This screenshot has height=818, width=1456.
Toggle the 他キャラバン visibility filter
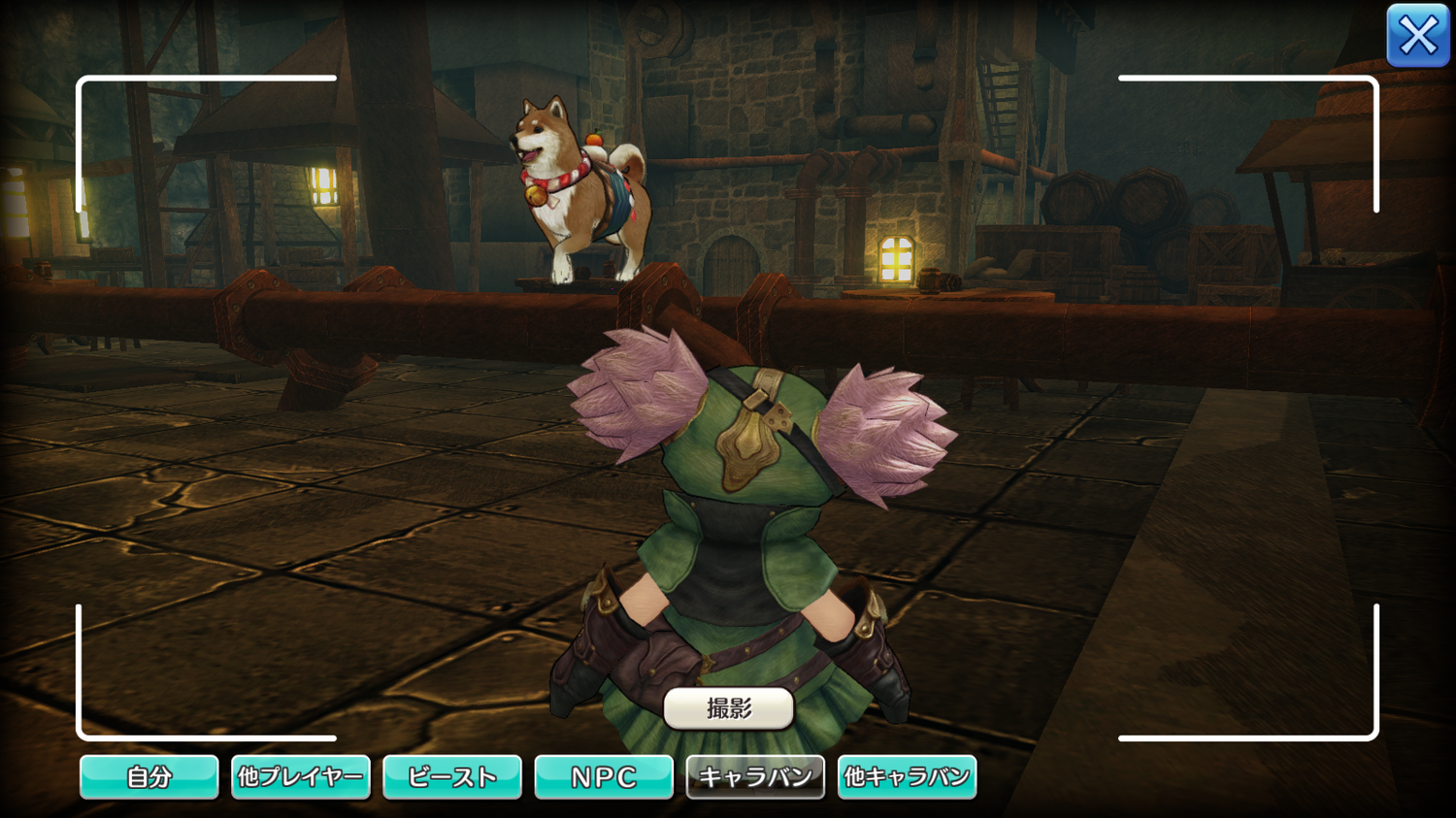pyautogui.click(x=907, y=777)
